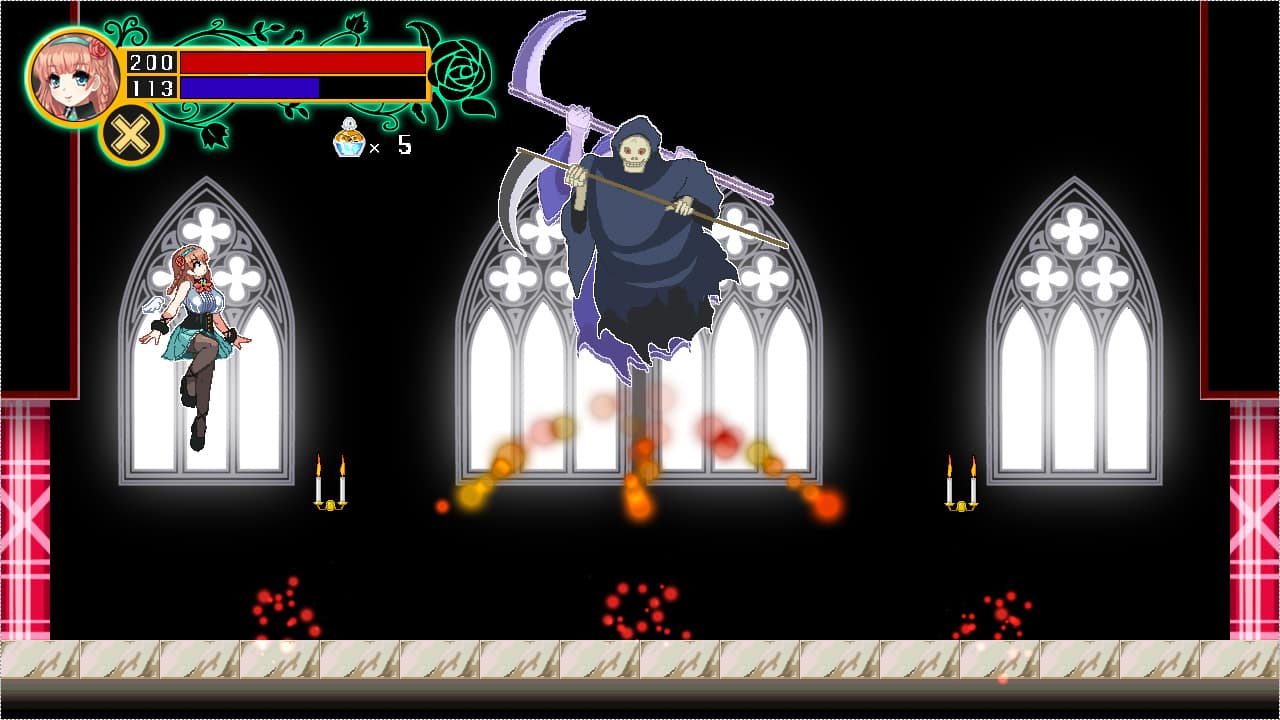The height and width of the screenshot is (720, 1280).
Task: Click the blue mana bar
Action: tap(250, 87)
